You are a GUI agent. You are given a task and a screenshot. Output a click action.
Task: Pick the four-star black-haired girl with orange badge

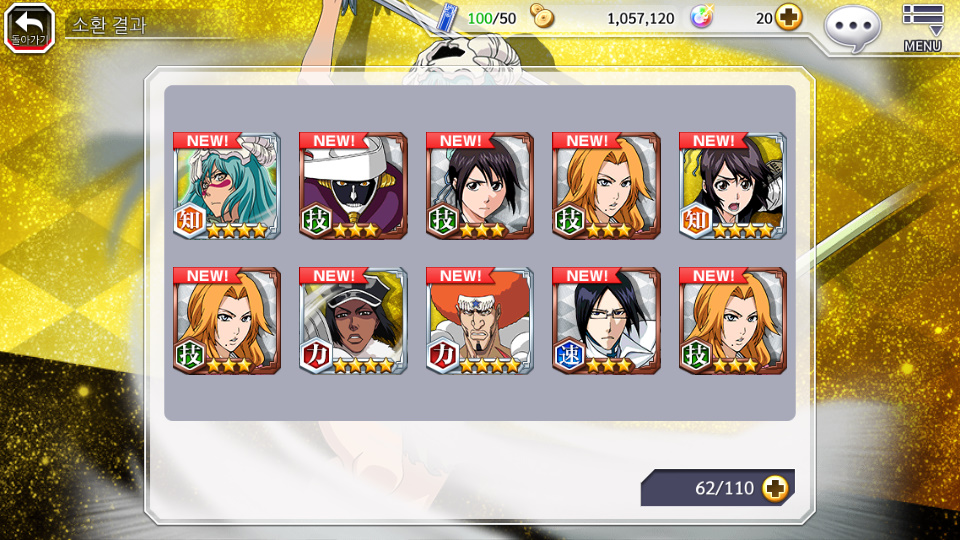coord(733,186)
